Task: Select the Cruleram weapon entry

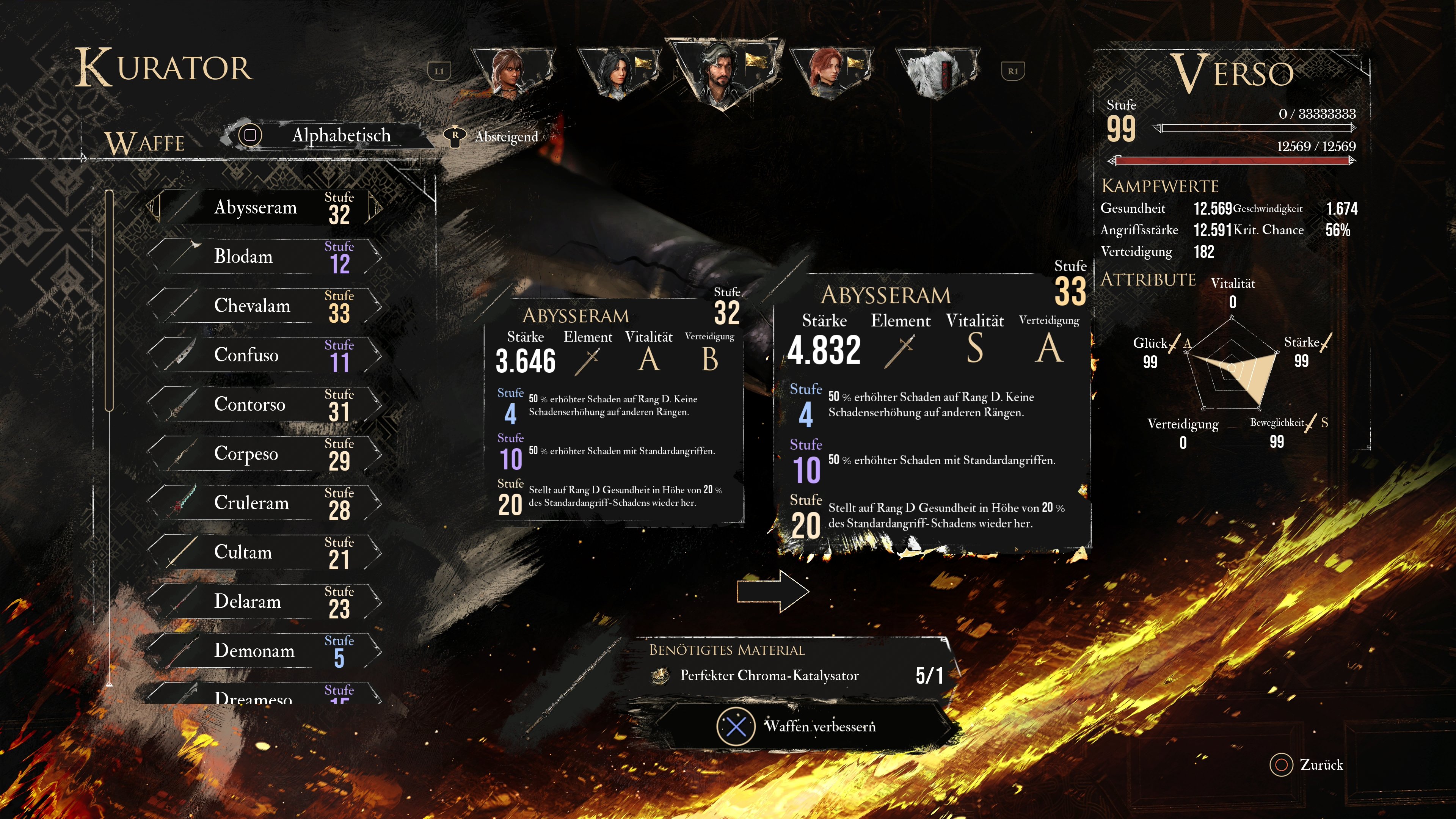Action: (264, 502)
